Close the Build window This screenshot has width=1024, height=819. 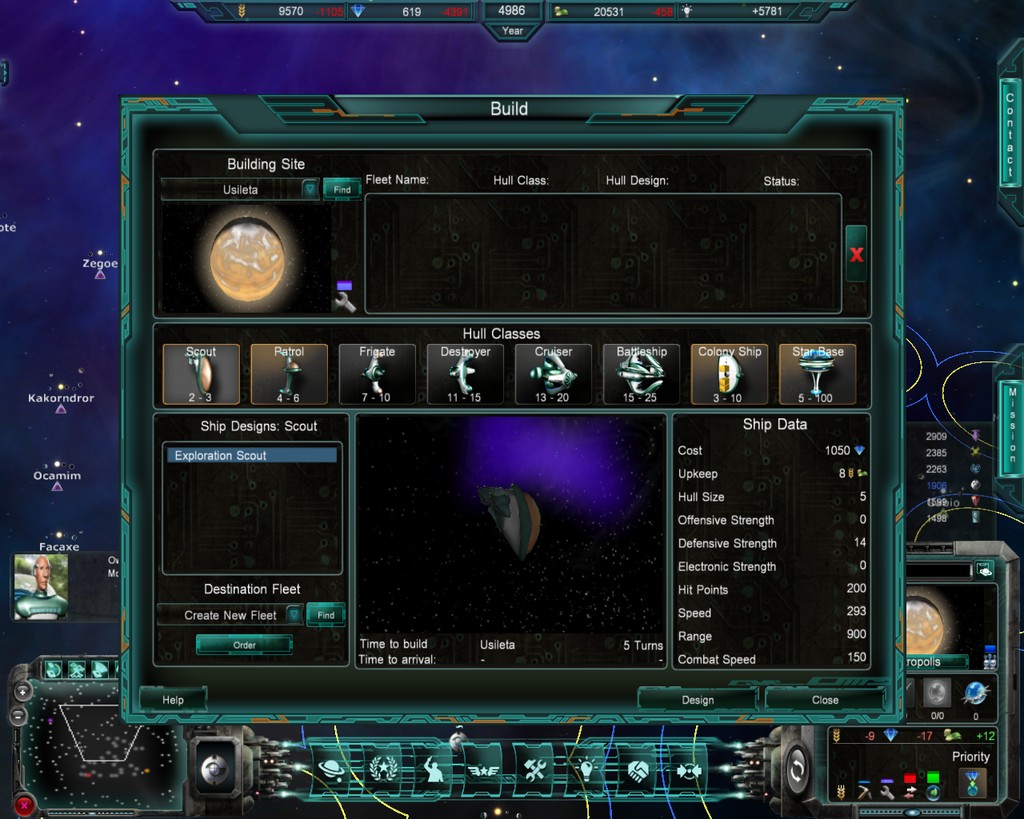[825, 700]
